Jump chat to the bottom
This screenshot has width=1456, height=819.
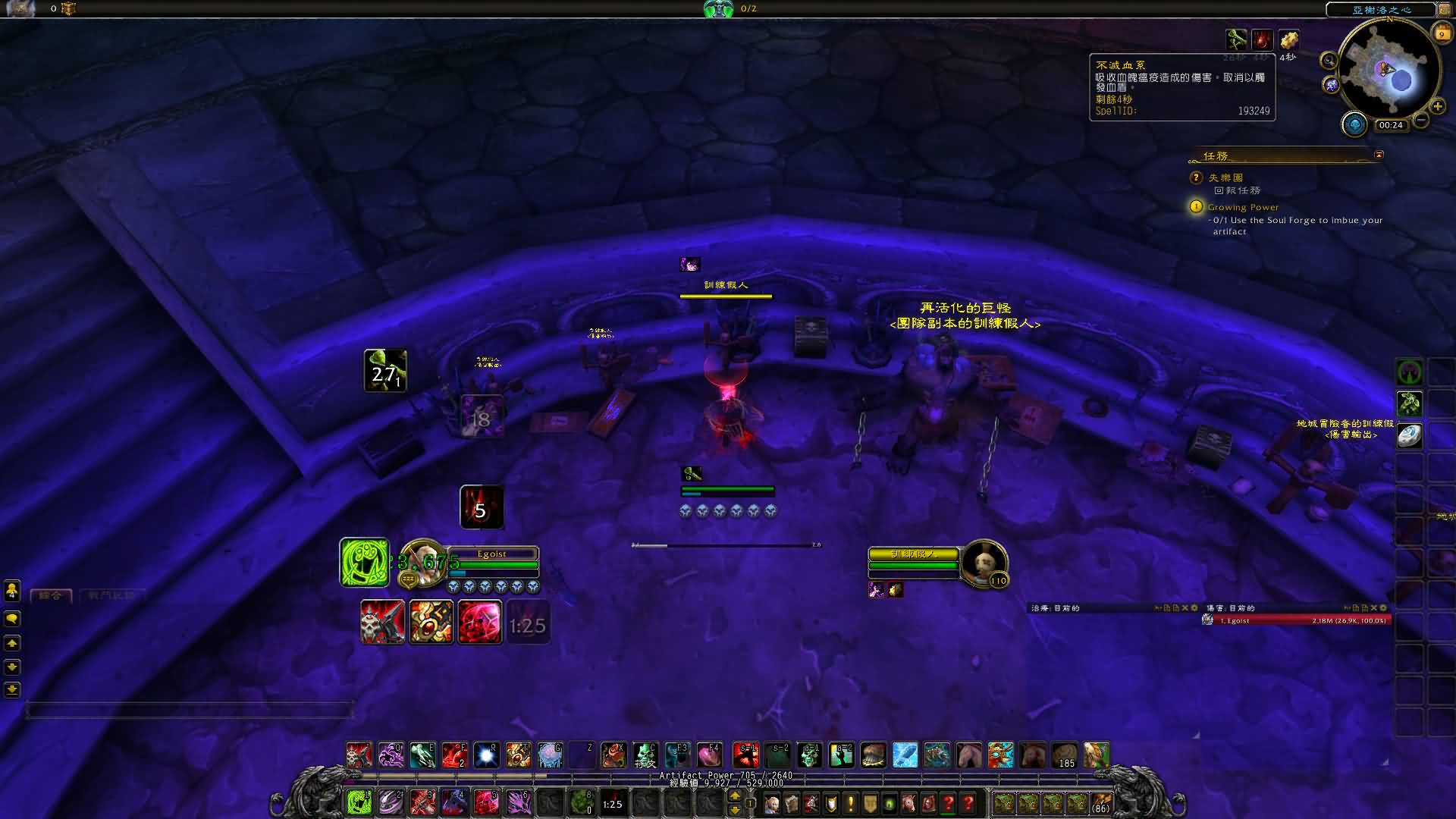pos(12,689)
